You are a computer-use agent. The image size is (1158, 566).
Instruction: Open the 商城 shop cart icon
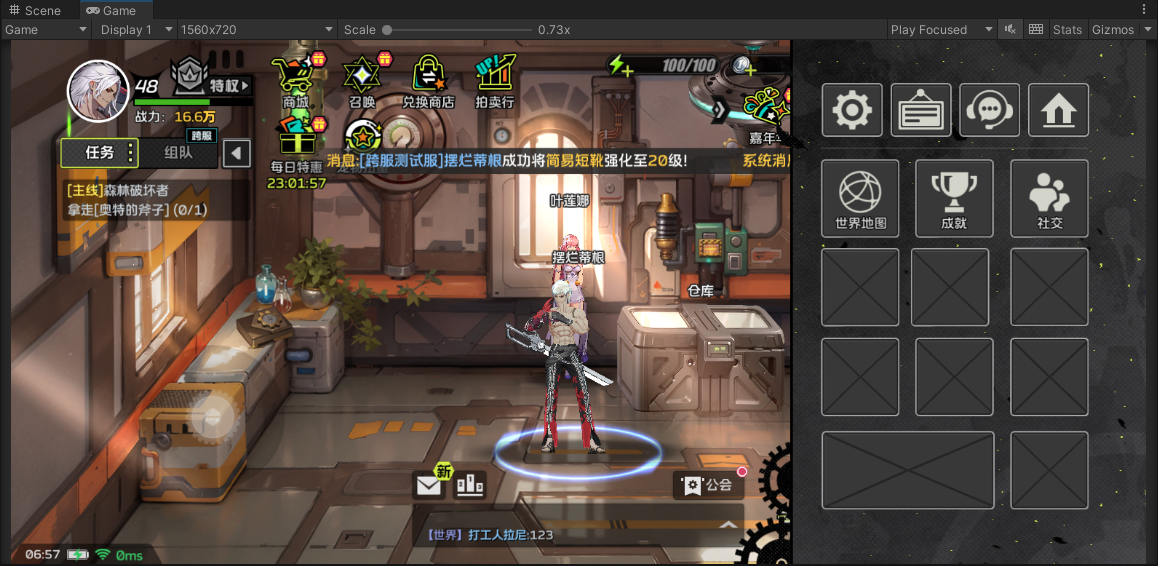click(296, 78)
